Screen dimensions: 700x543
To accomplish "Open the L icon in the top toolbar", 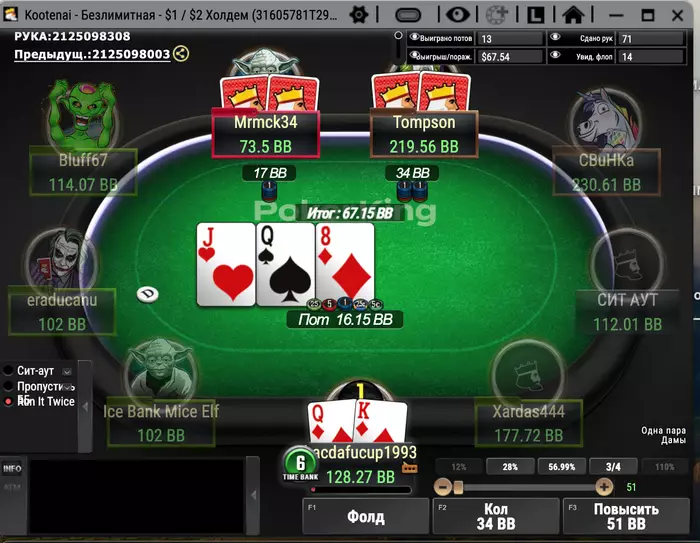I will (x=535, y=15).
